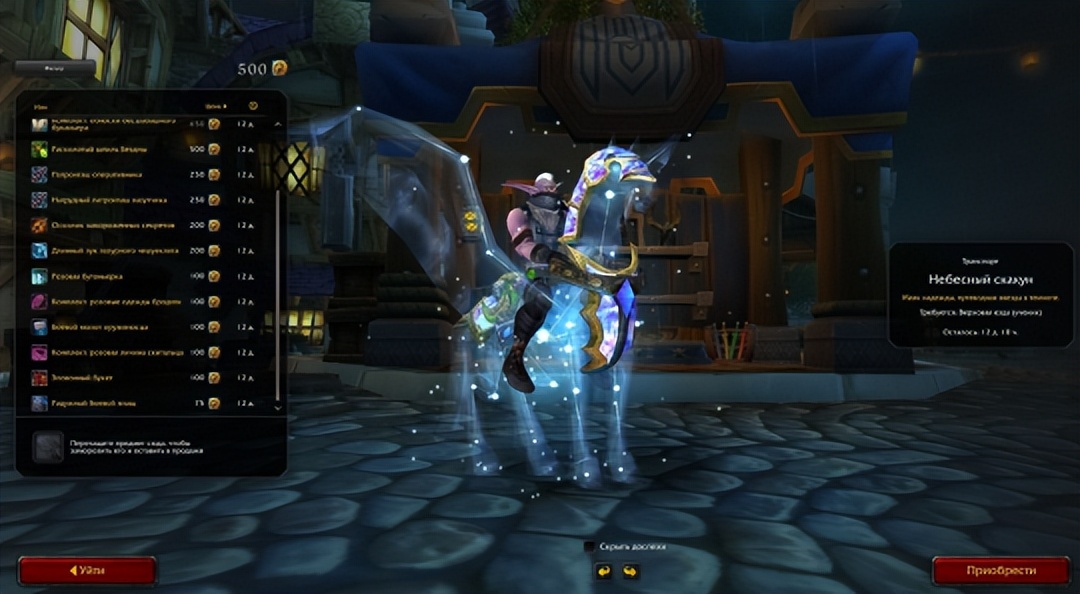Viewport: 1080px width, 594px height.
Task: Leave the shop with the Уйти button
Action: tap(87, 571)
